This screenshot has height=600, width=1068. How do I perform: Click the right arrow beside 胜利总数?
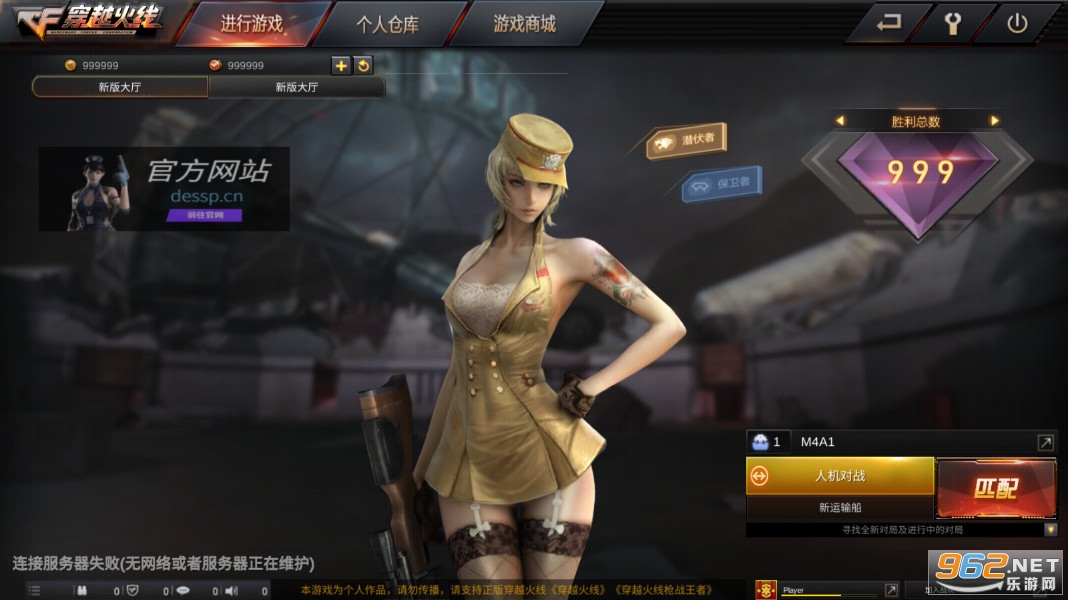(x=994, y=121)
